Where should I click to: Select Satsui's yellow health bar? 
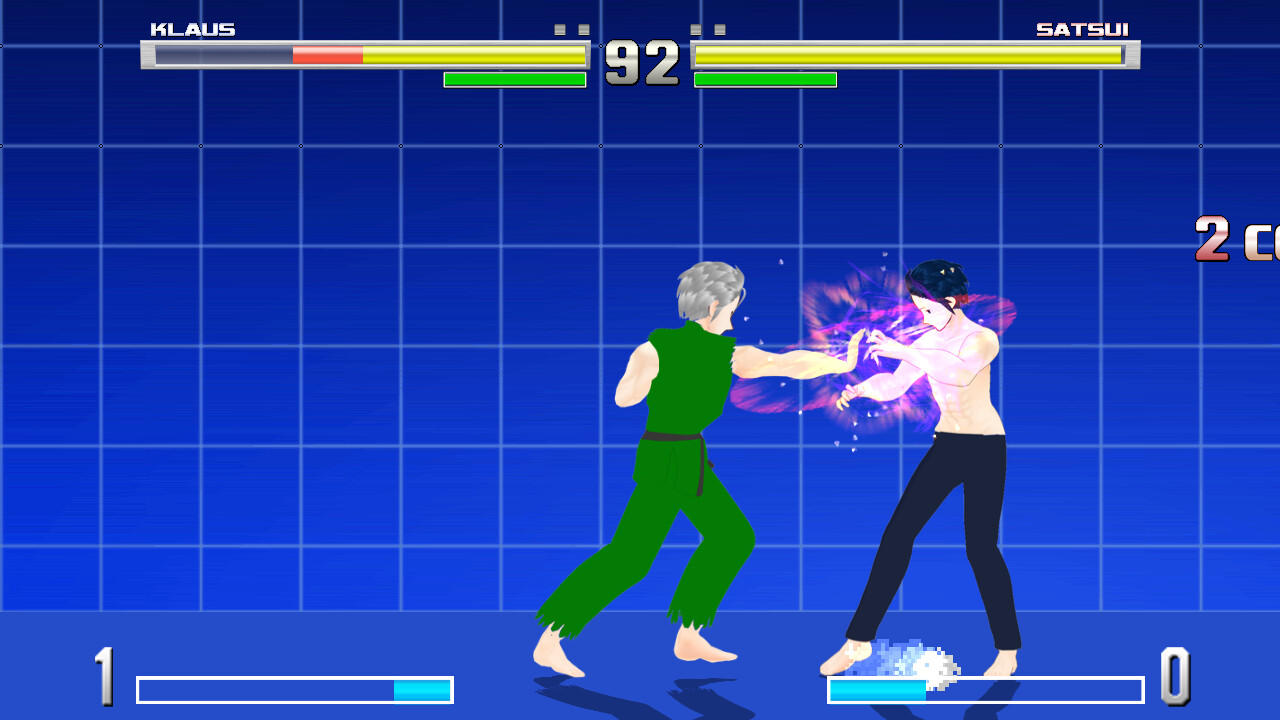[x=910, y=57]
